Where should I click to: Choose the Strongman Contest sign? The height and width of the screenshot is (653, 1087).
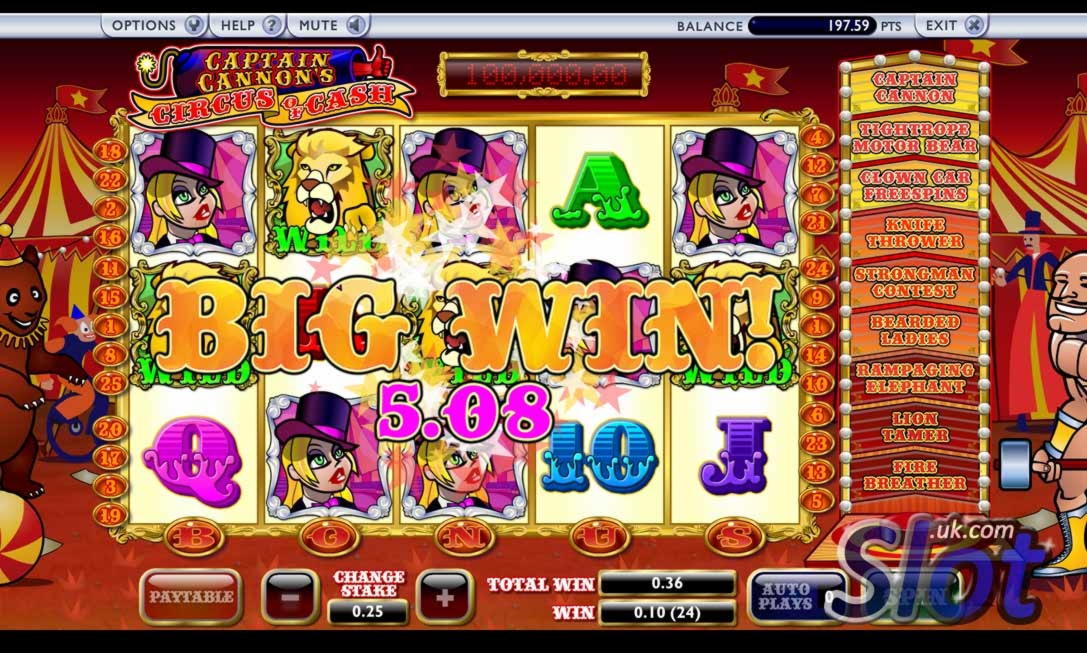click(x=914, y=282)
